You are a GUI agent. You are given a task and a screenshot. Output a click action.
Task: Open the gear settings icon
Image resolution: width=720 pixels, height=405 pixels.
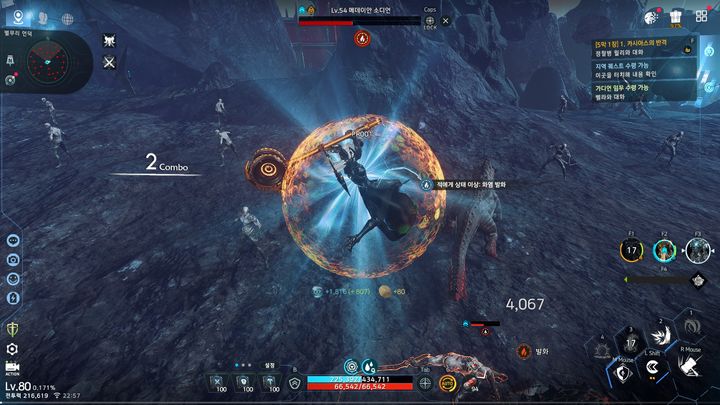(x=12, y=349)
